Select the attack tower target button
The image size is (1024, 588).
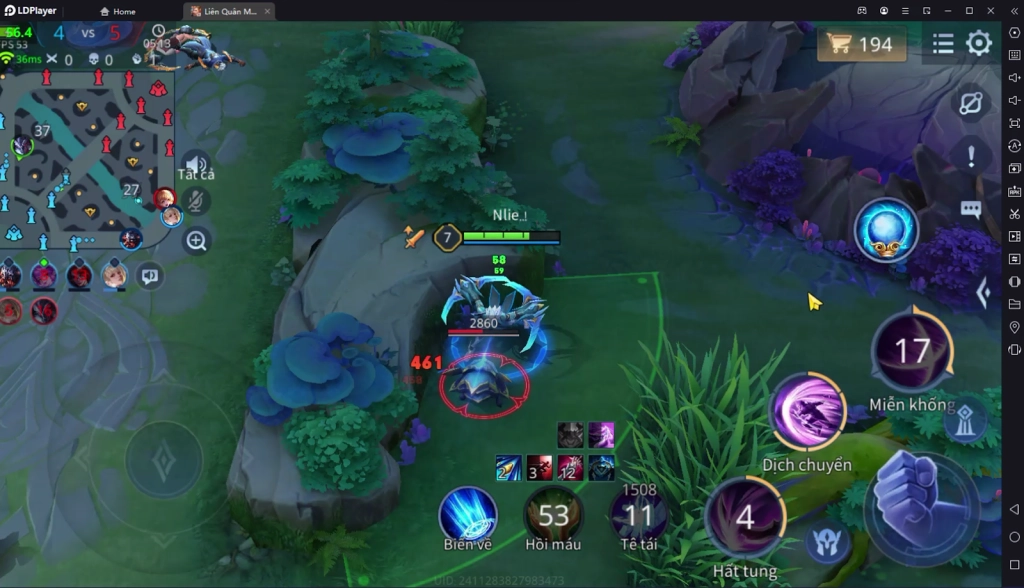(964, 421)
